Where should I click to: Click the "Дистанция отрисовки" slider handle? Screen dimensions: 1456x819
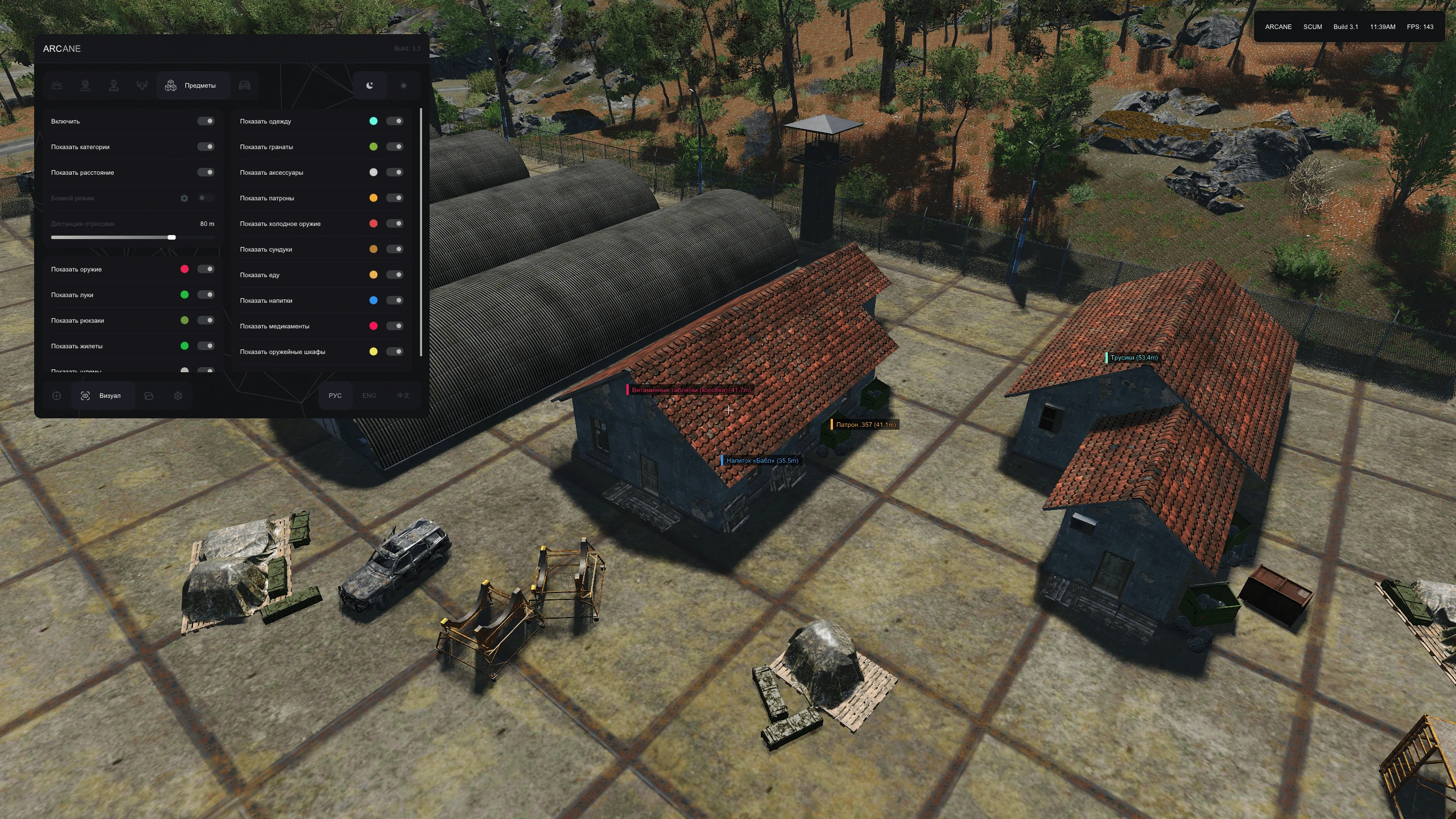coord(172,237)
